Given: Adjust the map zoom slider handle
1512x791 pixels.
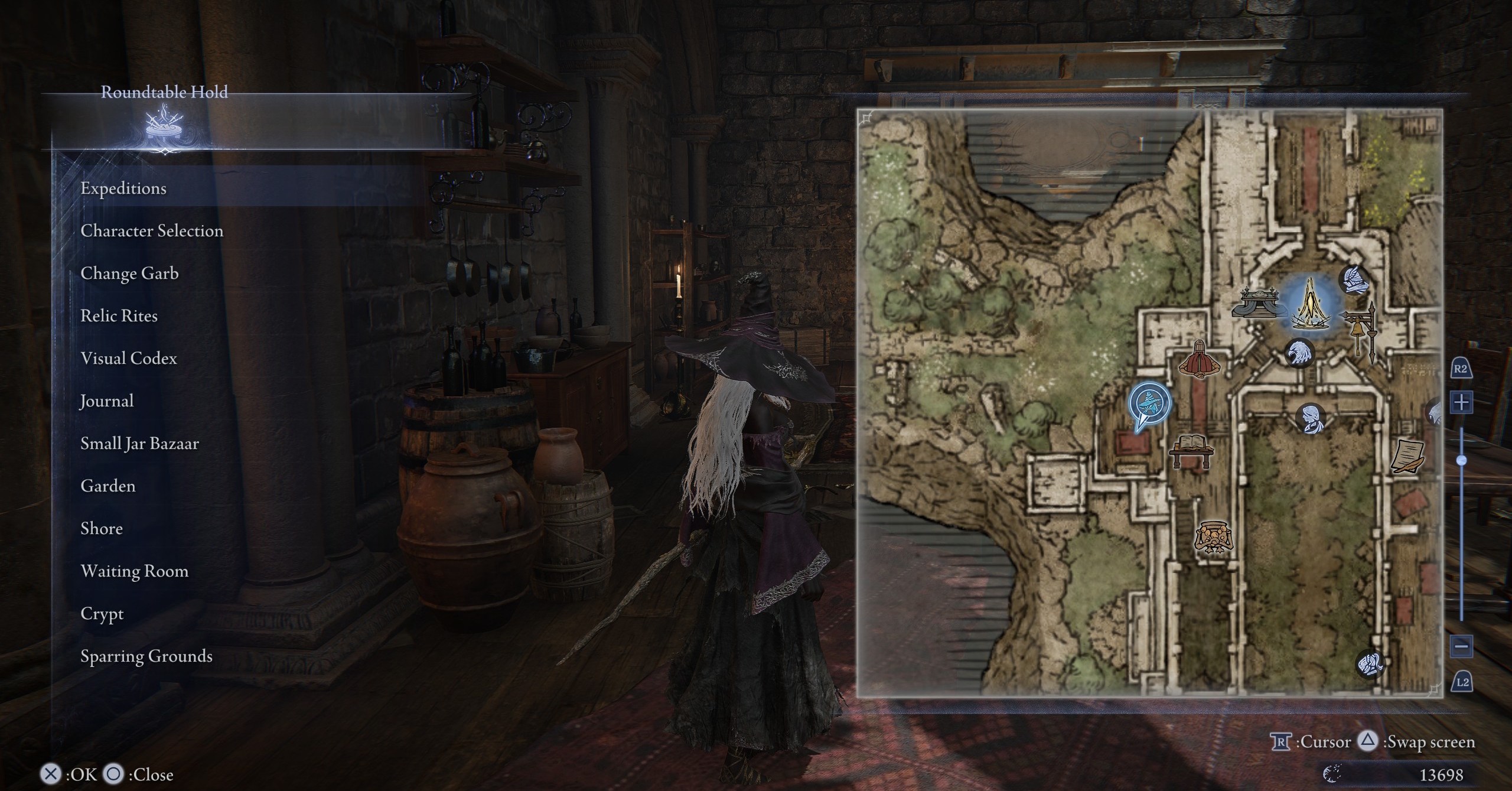Looking at the screenshot, I should [x=1462, y=460].
